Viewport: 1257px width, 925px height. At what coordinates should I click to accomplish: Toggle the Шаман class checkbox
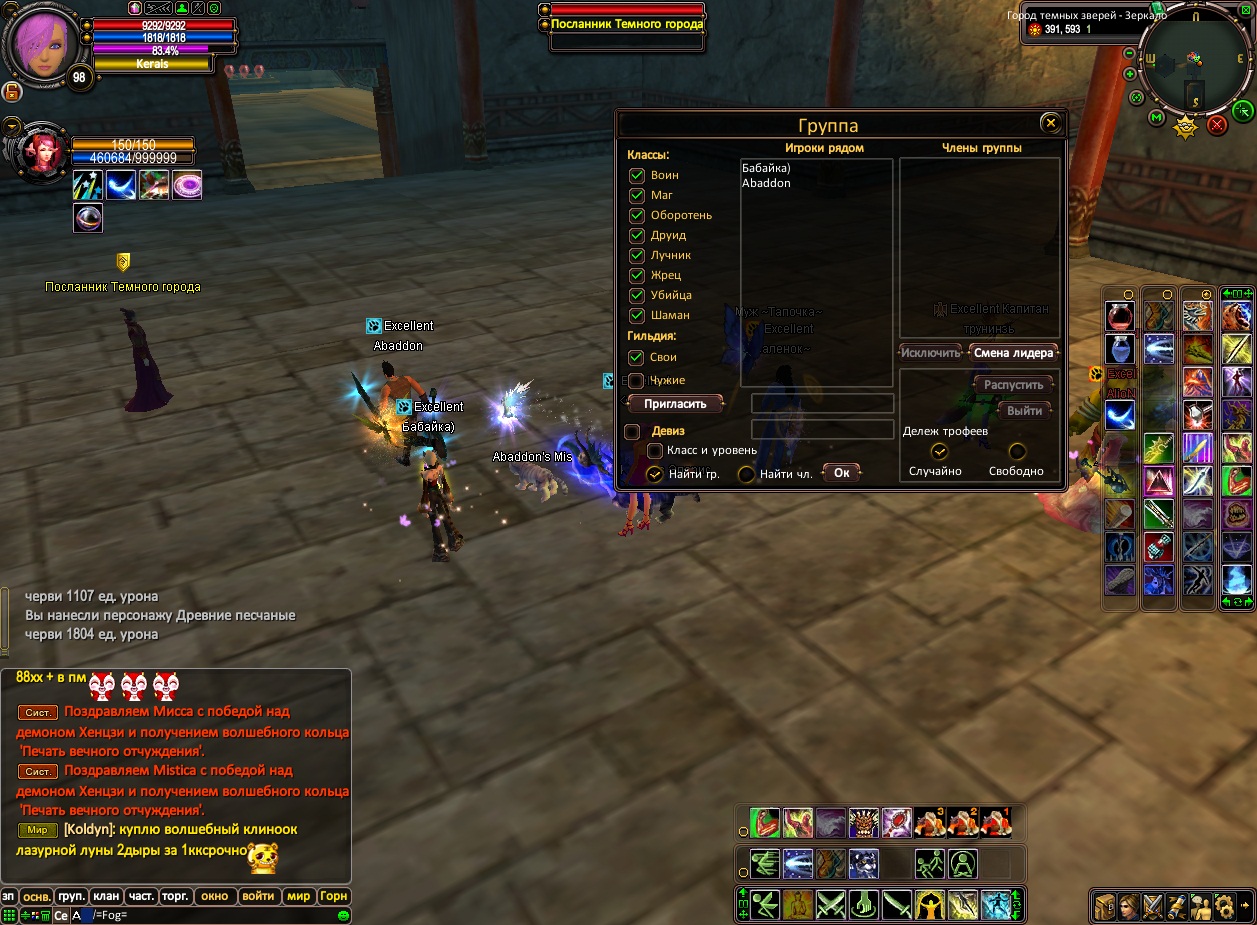(x=636, y=315)
